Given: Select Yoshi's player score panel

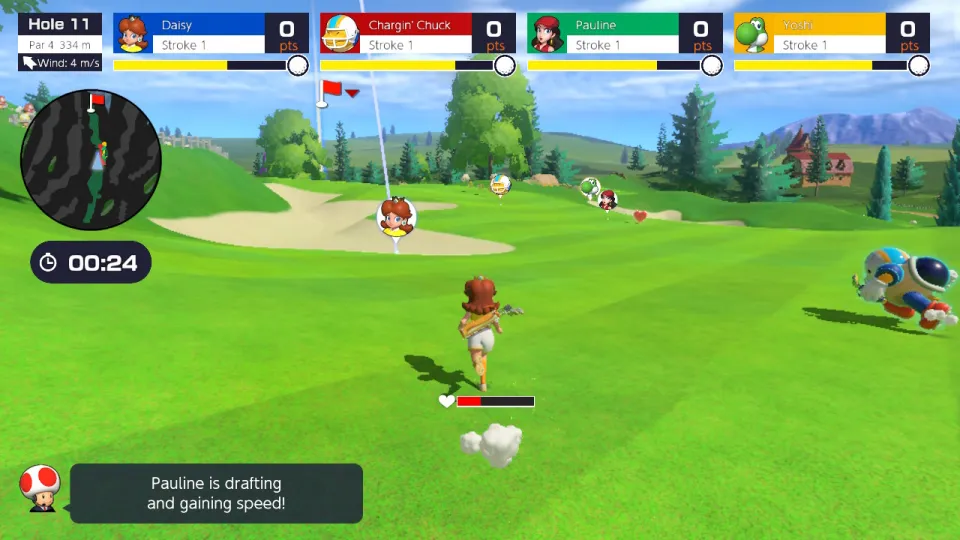Looking at the screenshot, I should (x=832, y=34).
